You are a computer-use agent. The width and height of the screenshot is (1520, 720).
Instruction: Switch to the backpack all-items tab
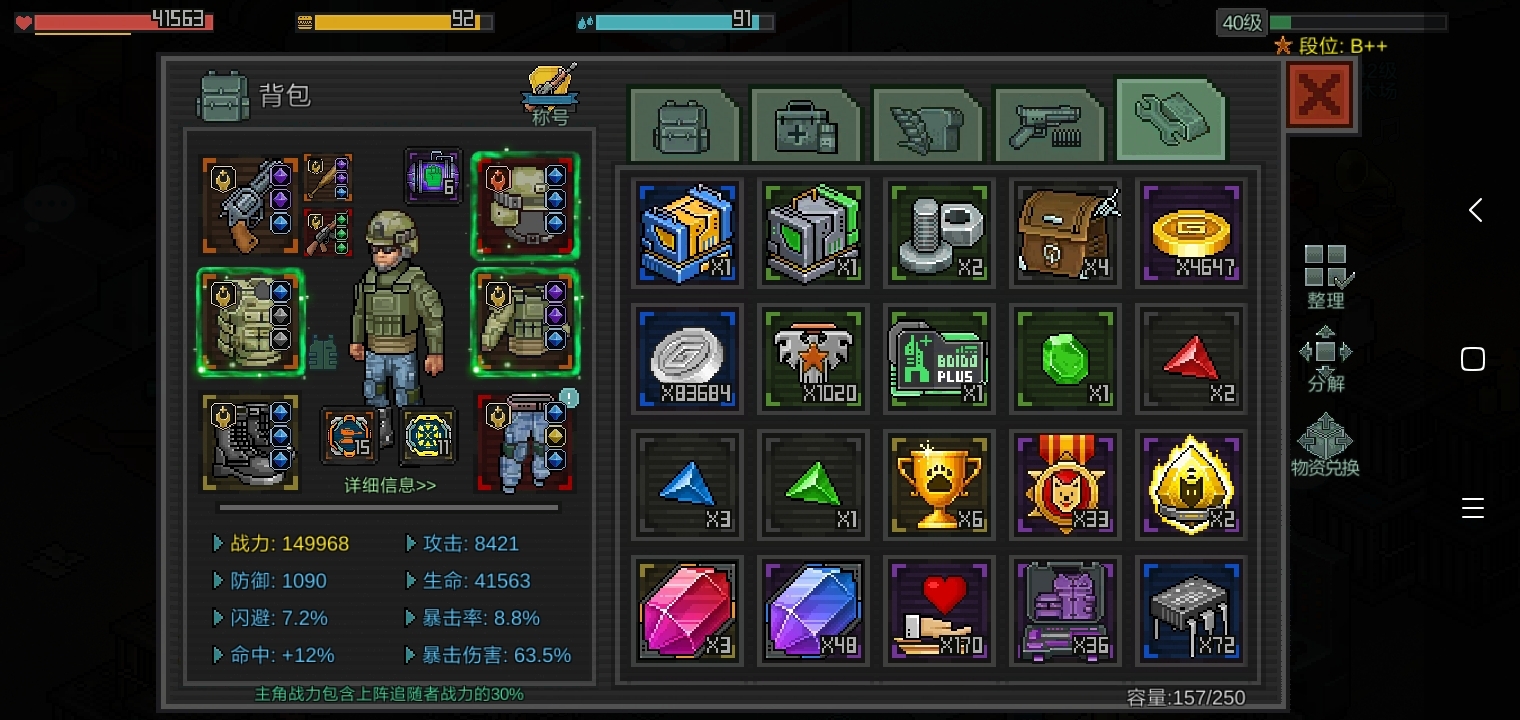pyautogui.click(x=683, y=126)
